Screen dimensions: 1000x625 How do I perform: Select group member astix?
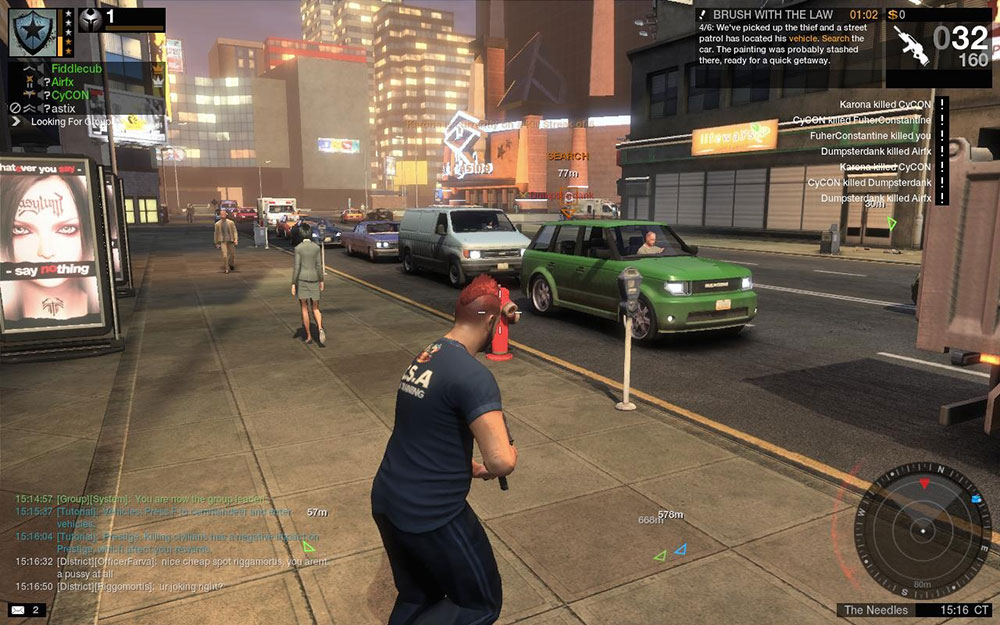pos(64,108)
